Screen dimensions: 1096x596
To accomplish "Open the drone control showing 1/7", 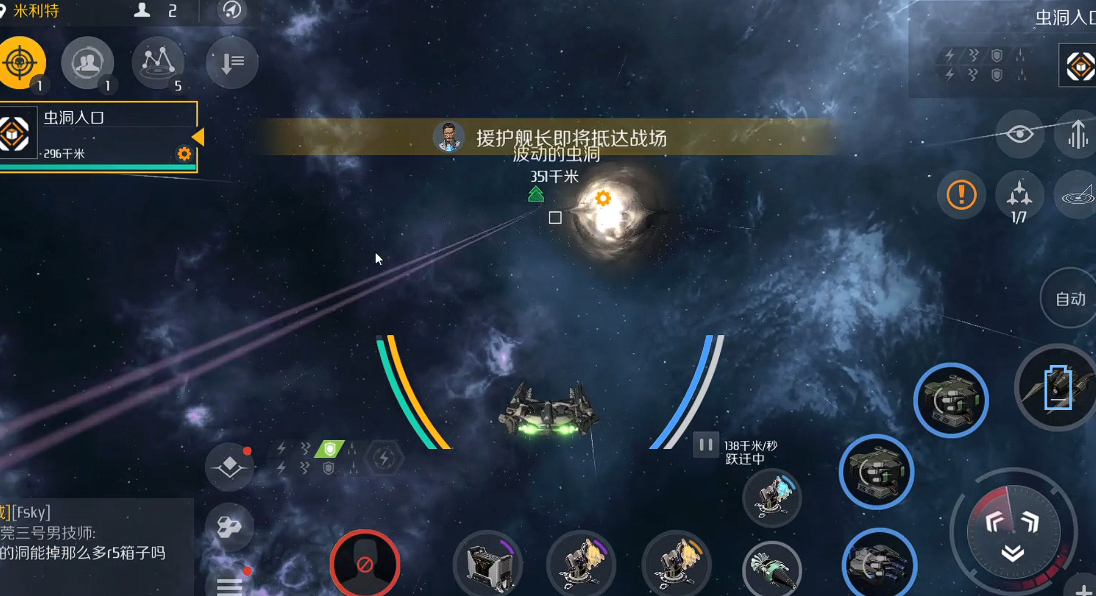I will pyautogui.click(x=1018, y=194).
